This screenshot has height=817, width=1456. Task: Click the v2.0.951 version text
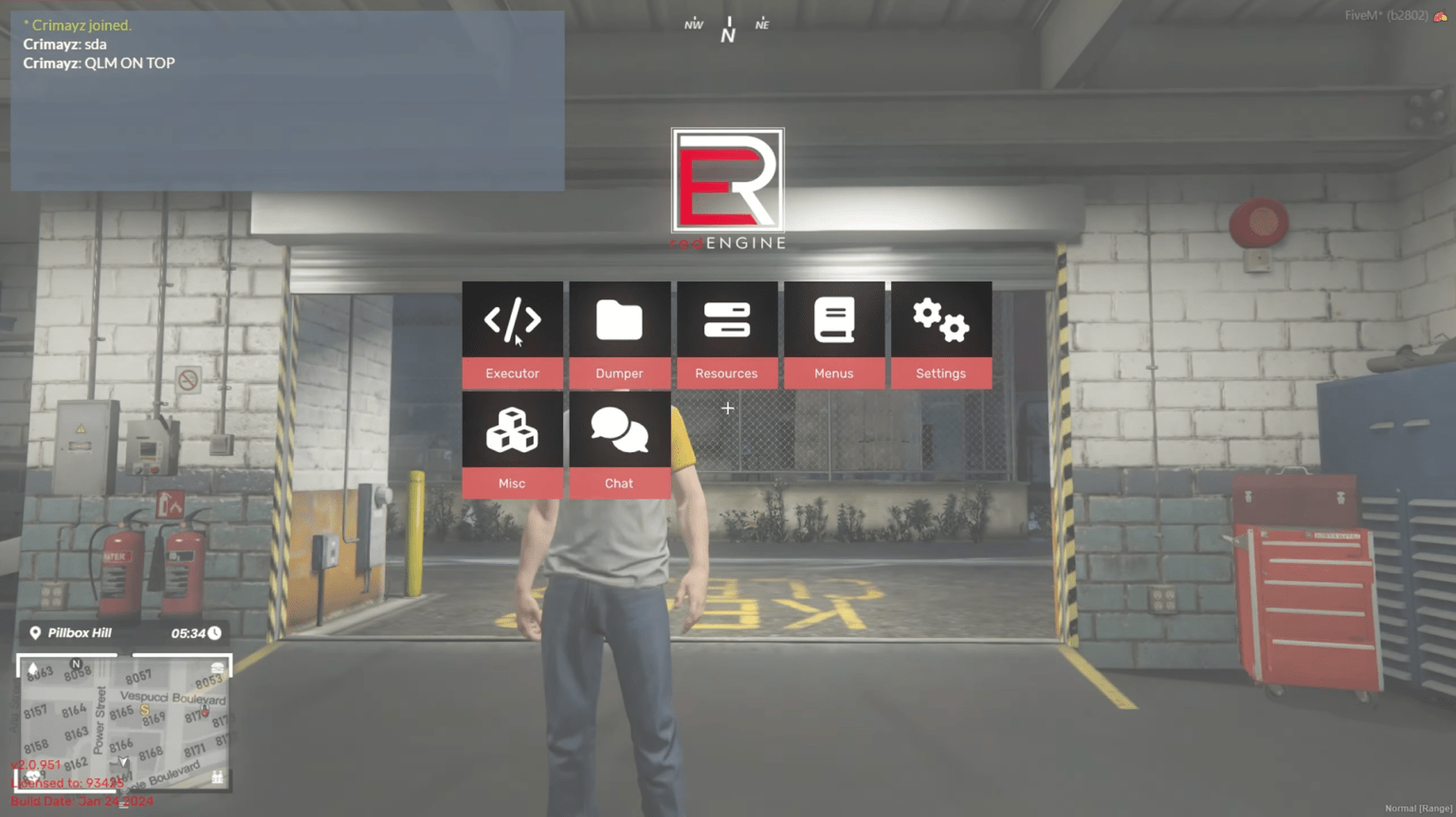coord(36,764)
